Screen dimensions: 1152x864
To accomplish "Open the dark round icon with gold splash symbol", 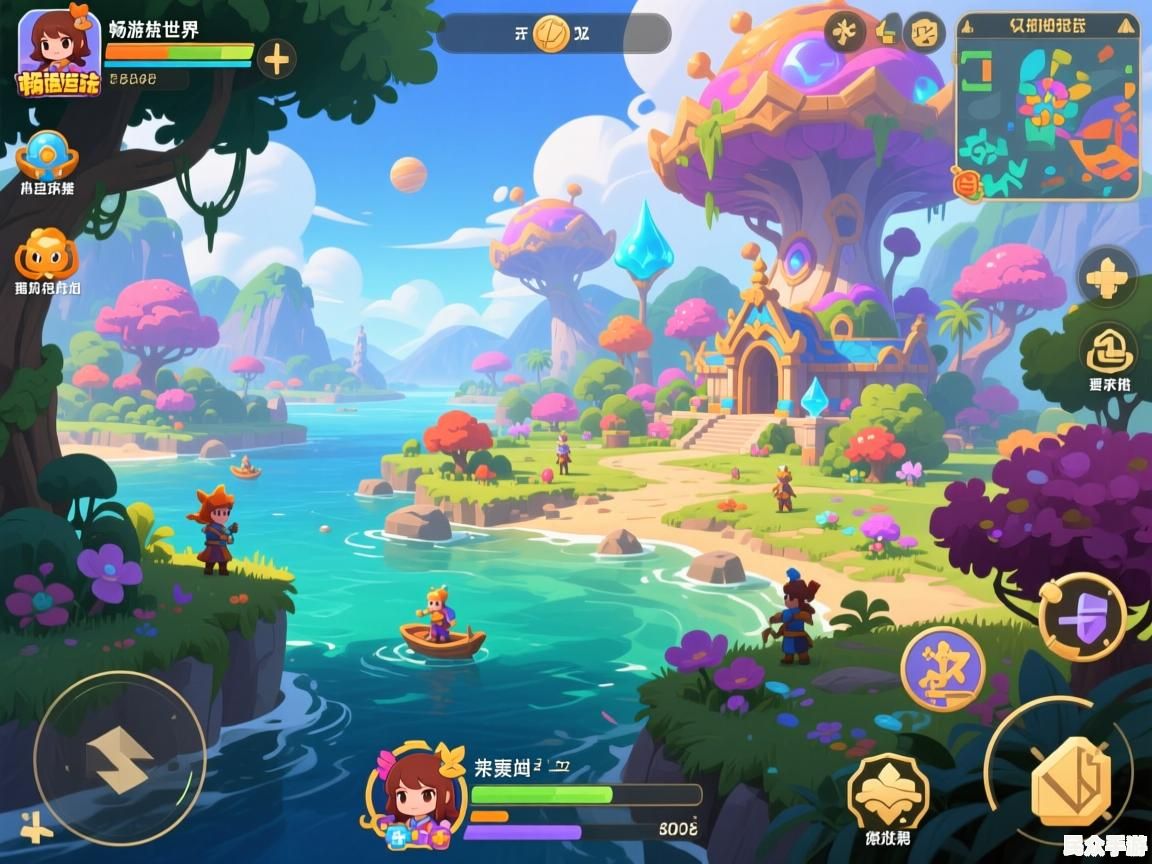I will [845, 33].
